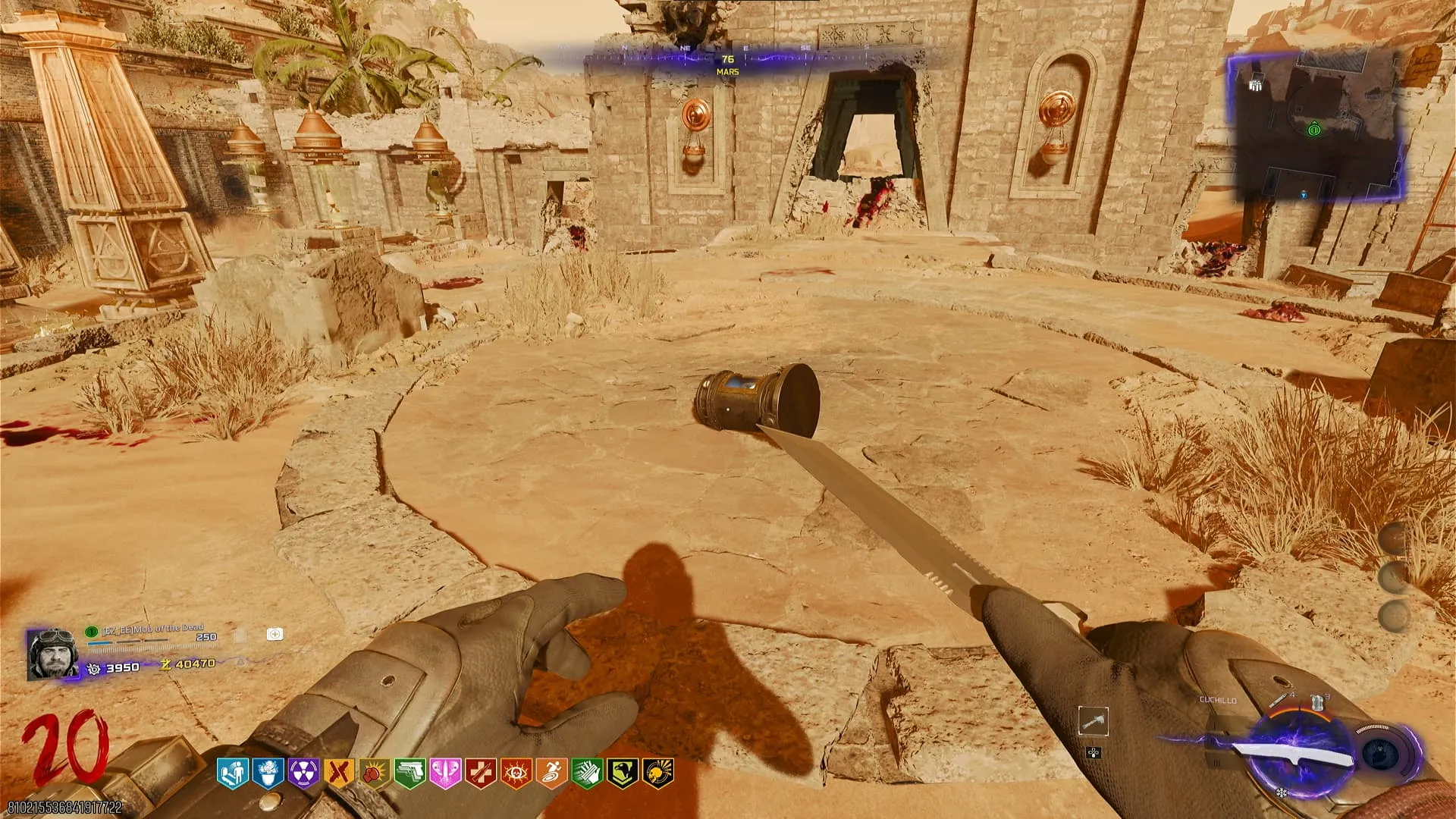Choose the black and yellow eagle perk
The image size is (1456, 819).
[x=622, y=773]
